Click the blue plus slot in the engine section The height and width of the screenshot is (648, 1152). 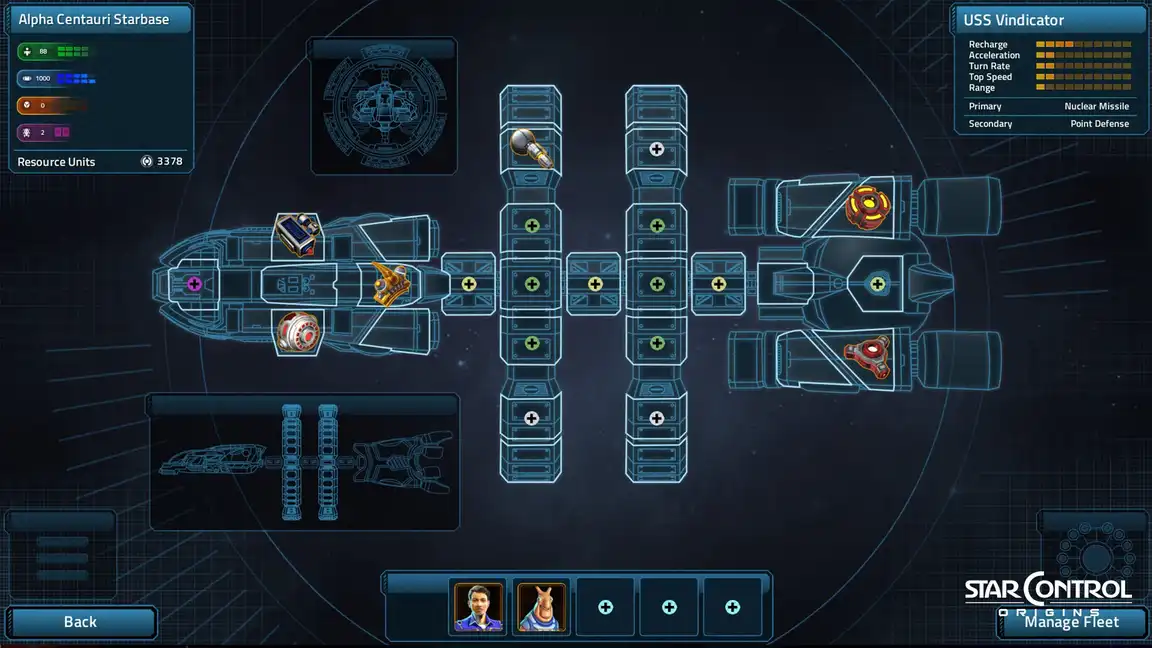click(878, 284)
